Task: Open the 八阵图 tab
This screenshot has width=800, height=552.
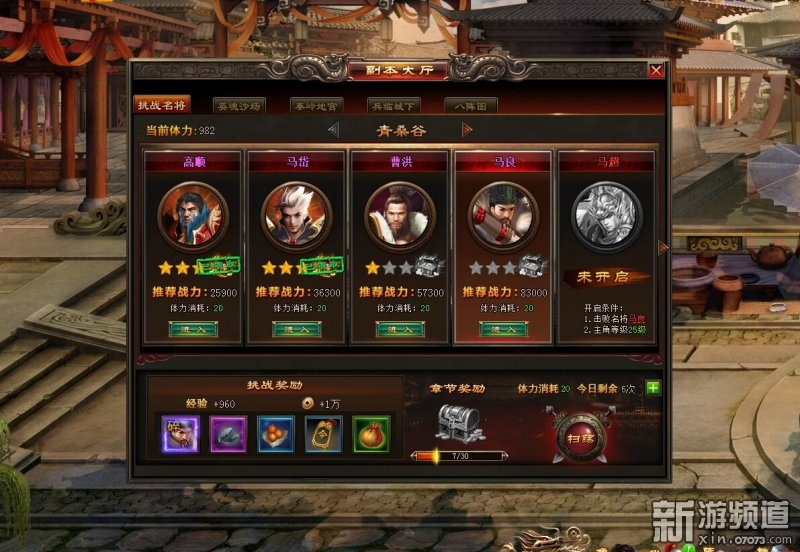Action: tap(472, 105)
